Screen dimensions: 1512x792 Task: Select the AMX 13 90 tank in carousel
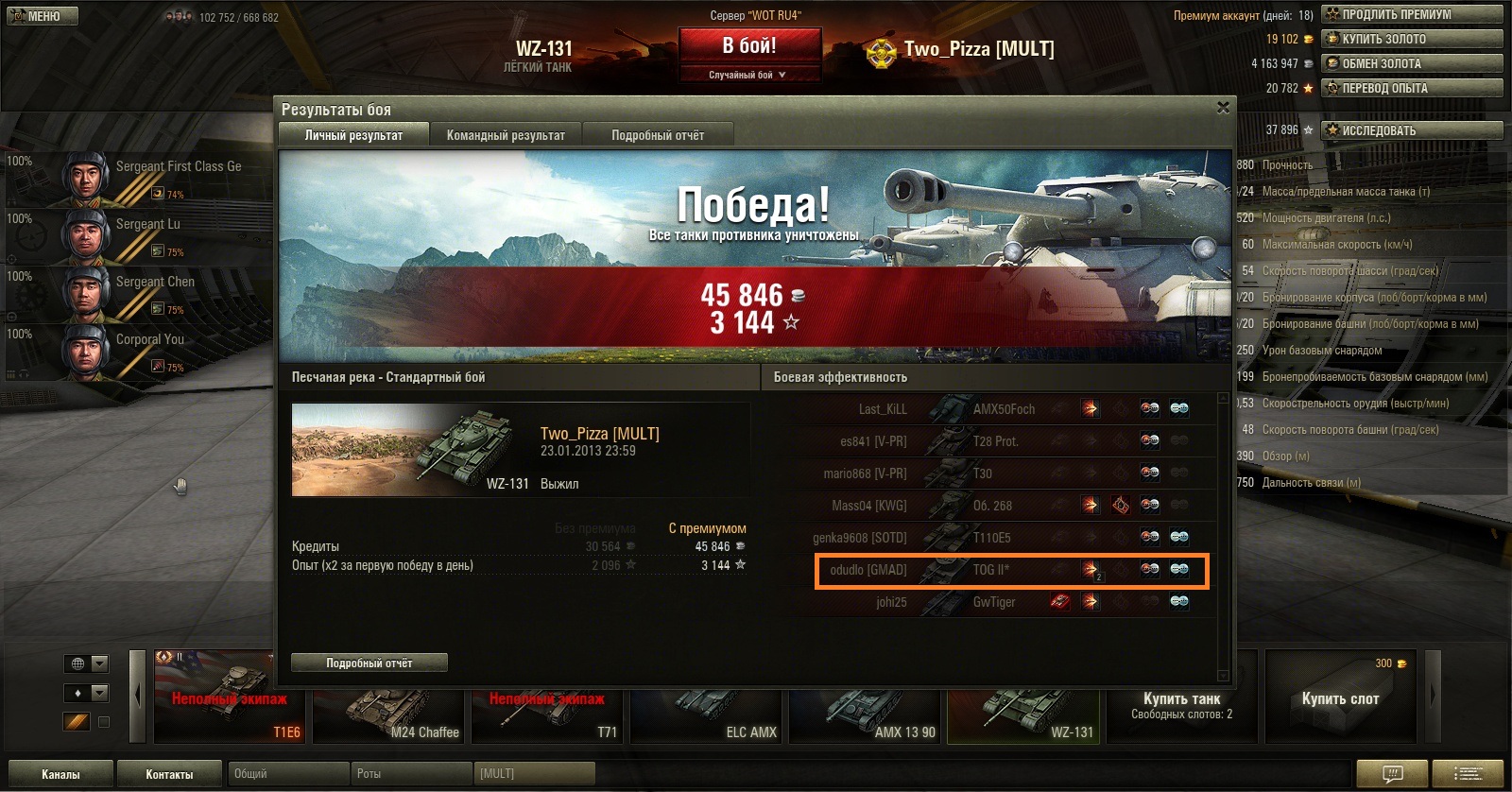[x=867, y=706]
